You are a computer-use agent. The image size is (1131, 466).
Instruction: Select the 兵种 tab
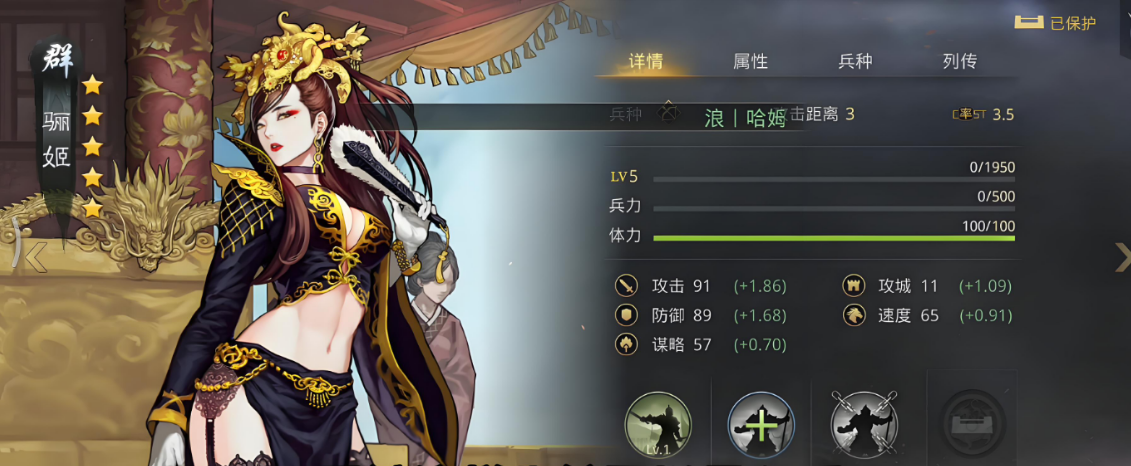click(855, 61)
